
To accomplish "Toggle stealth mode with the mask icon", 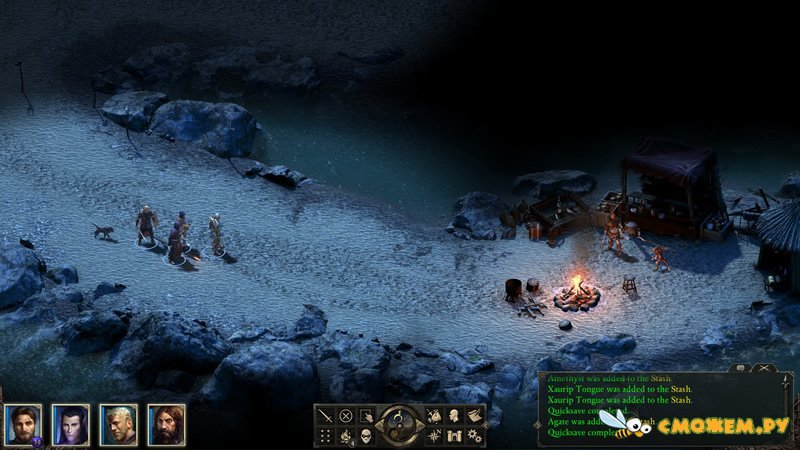I will tap(366, 436).
